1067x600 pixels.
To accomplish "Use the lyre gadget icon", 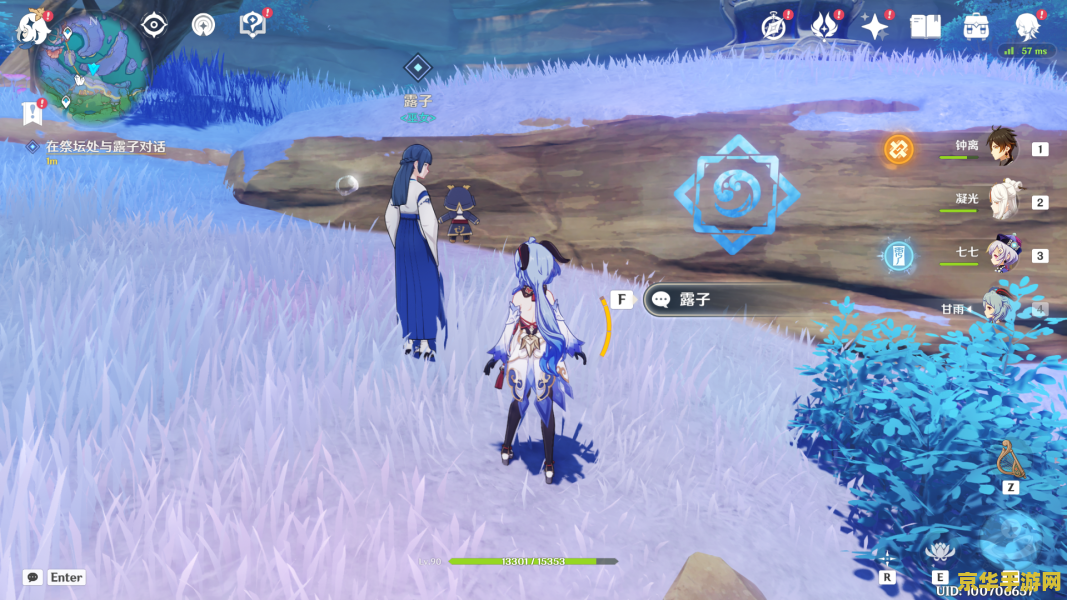I will (1009, 459).
